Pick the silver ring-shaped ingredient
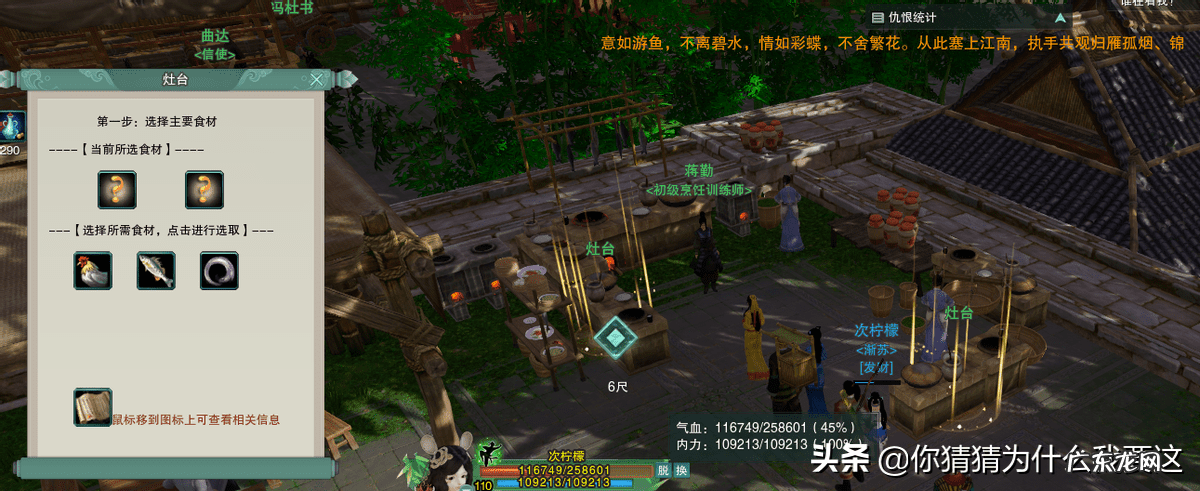This screenshot has height=491, width=1200. (x=219, y=271)
